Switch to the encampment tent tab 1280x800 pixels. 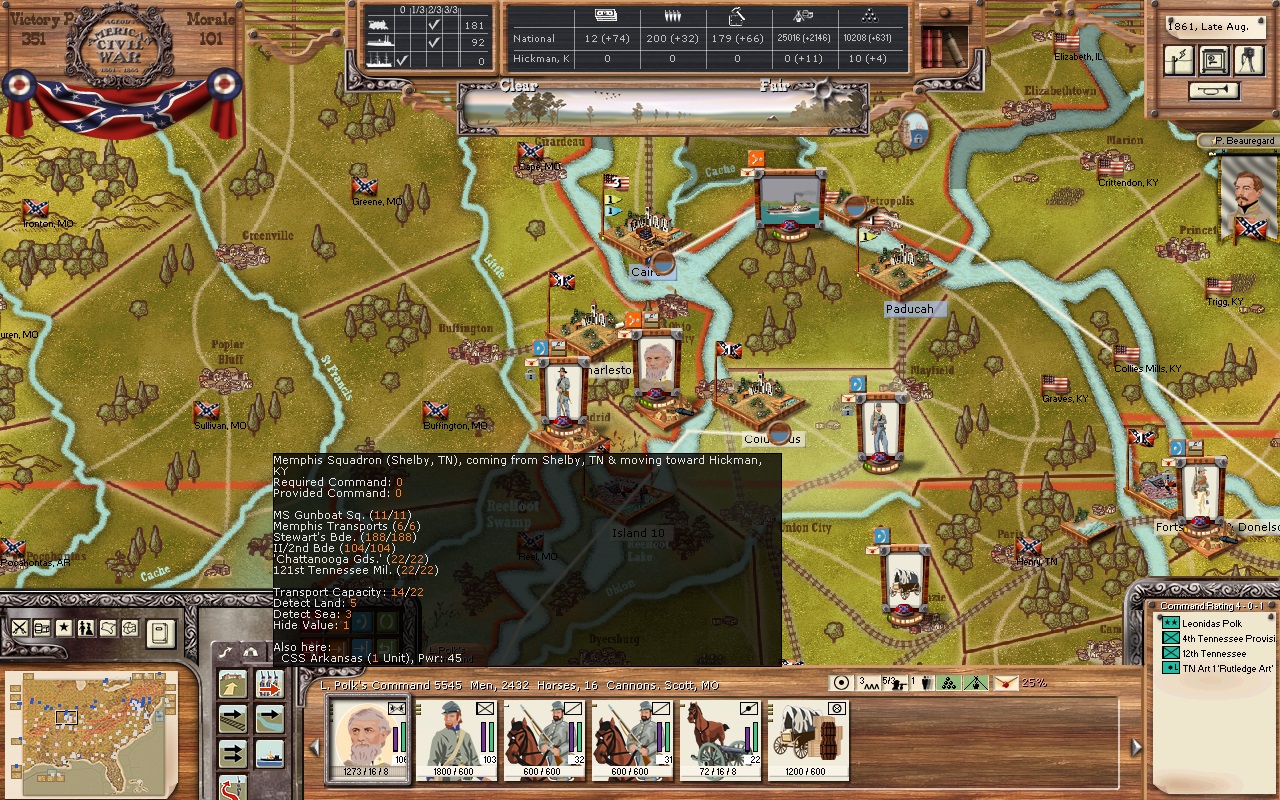pyautogui.click(x=253, y=652)
